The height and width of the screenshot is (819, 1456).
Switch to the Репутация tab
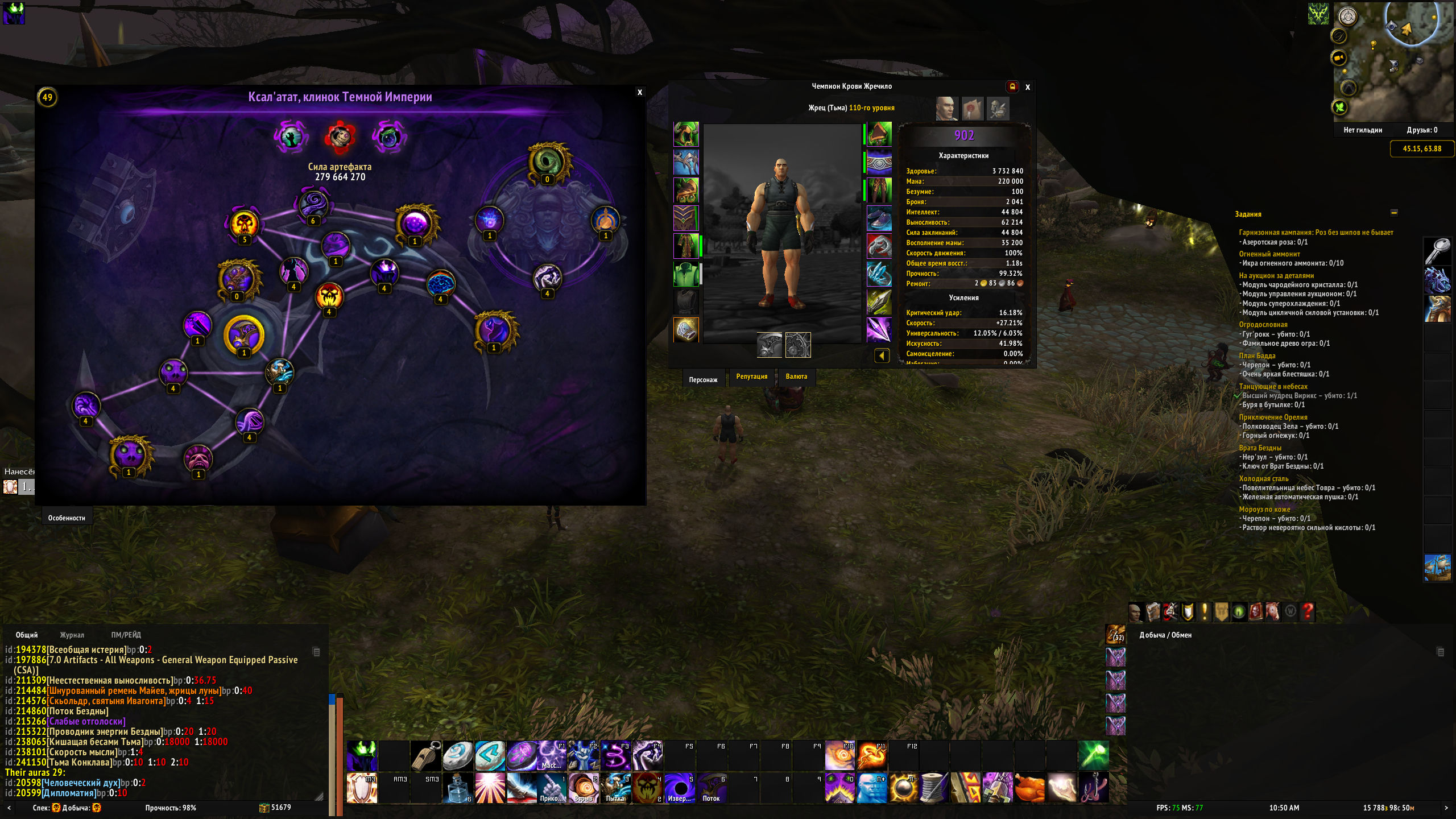(x=751, y=377)
